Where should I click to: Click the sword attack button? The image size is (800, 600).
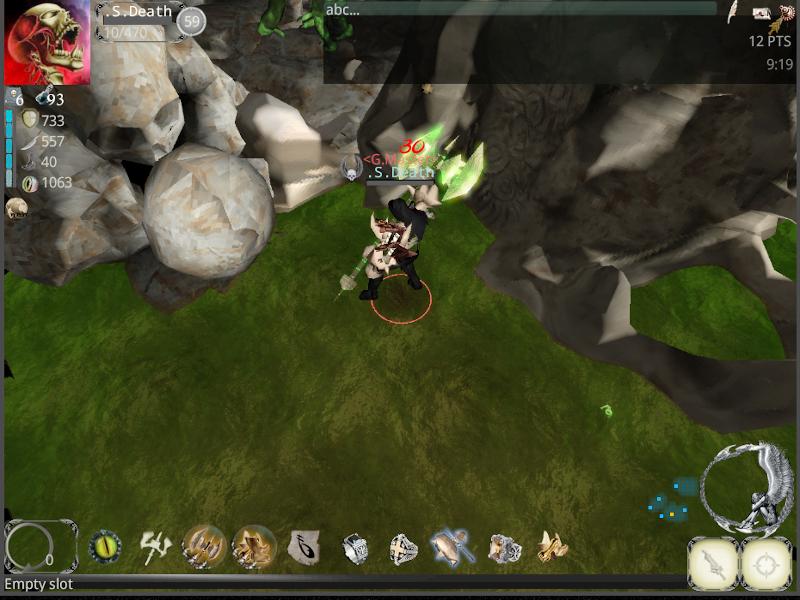coord(714,563)
